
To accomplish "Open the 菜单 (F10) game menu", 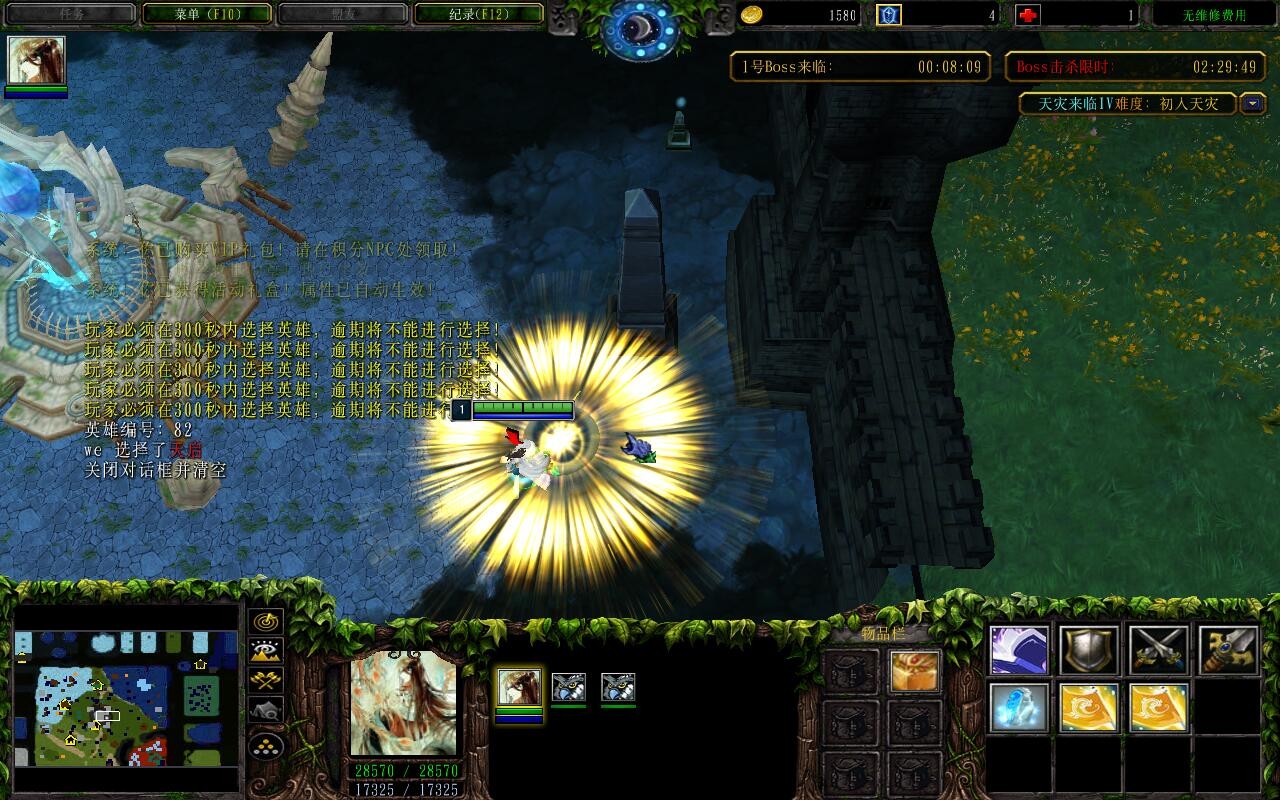I will (207, 14).
